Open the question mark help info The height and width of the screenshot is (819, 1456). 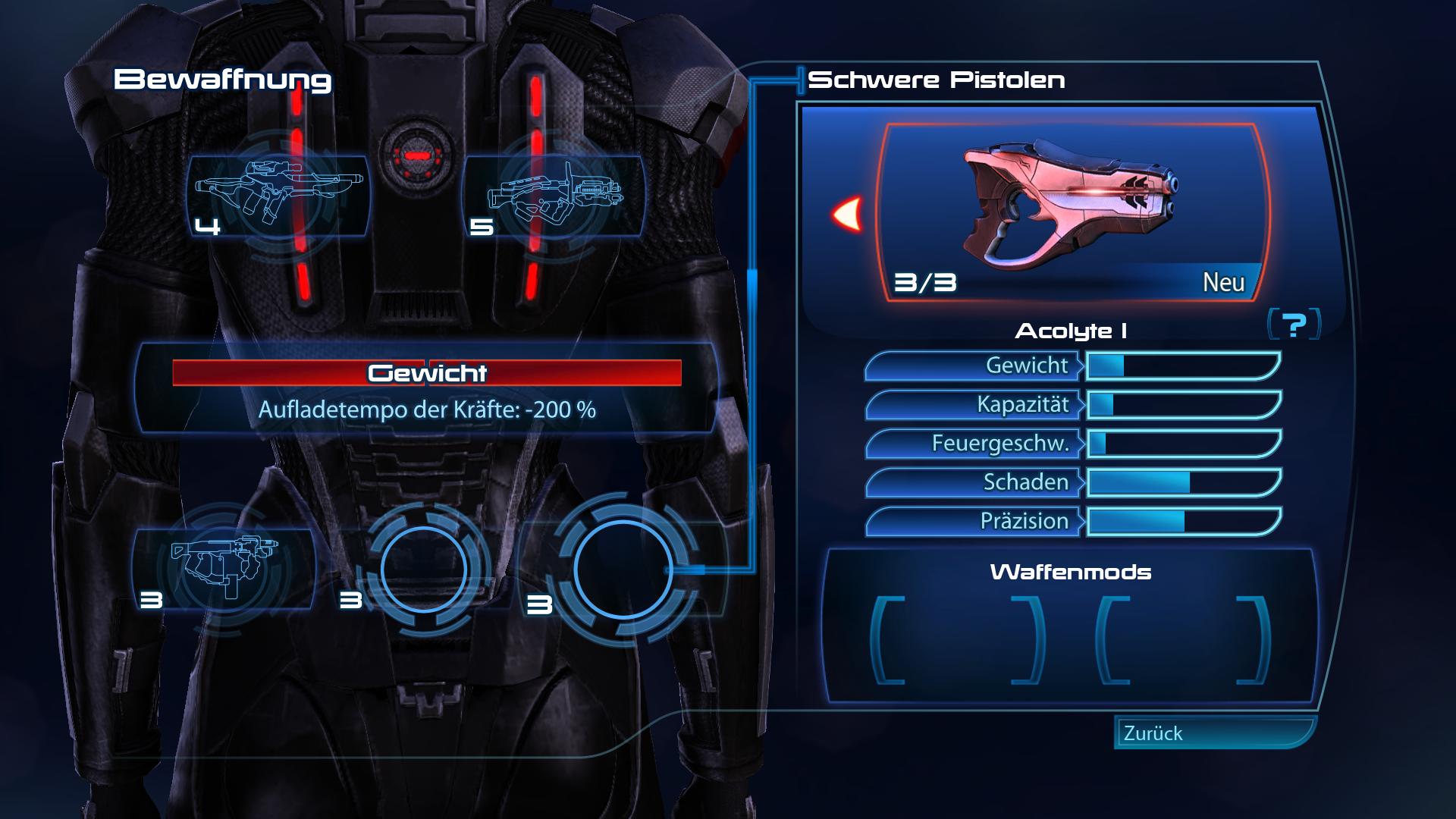click(1294, 325)
